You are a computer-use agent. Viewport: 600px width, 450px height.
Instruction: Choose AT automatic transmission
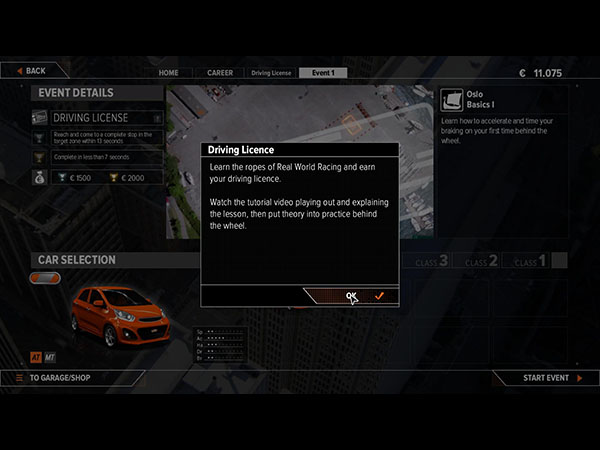point(35,355)
